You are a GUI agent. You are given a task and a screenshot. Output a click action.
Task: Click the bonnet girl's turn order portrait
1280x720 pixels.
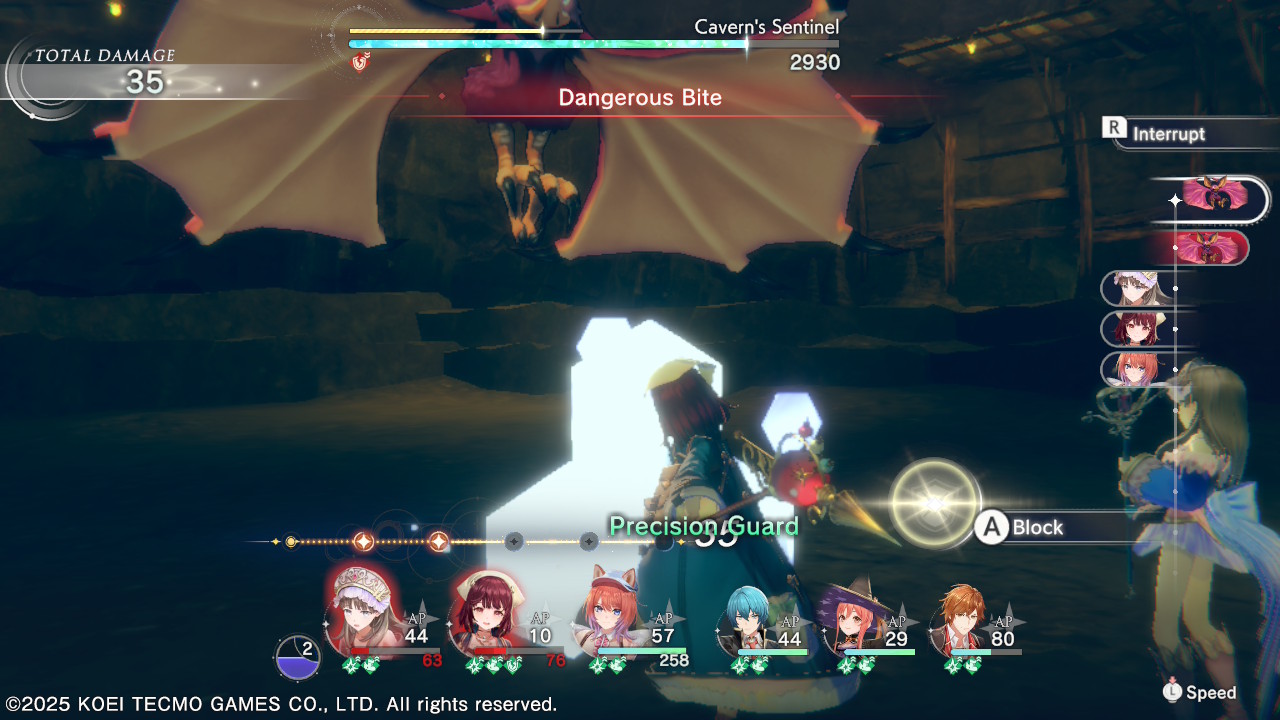pos(1135,289)
